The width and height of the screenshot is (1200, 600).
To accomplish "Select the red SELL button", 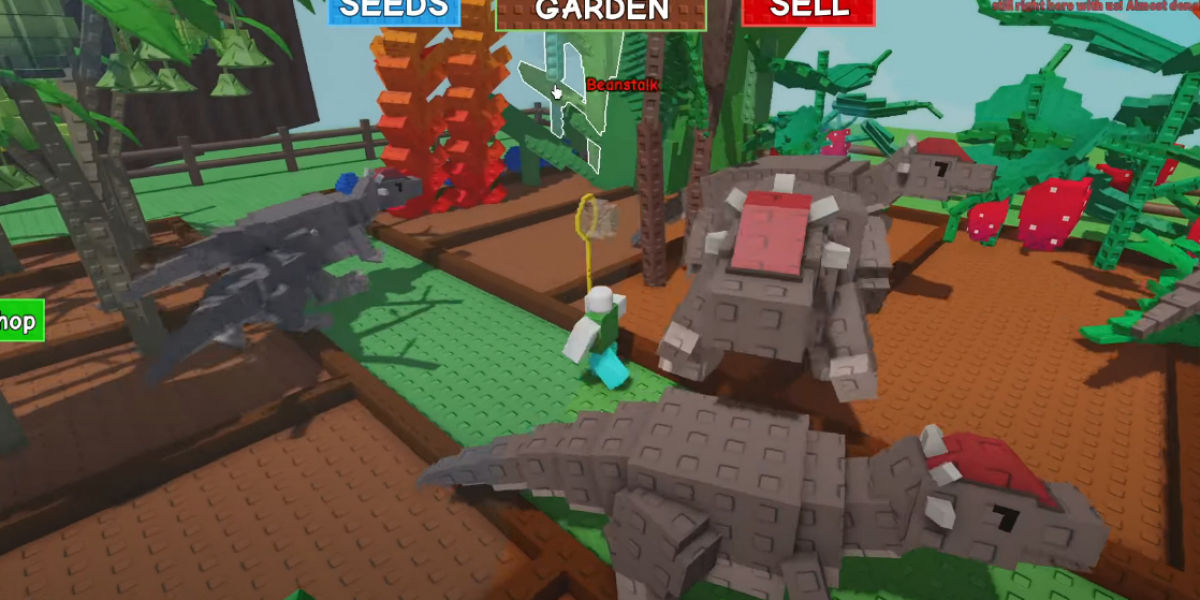I will [x=808, y=10].
